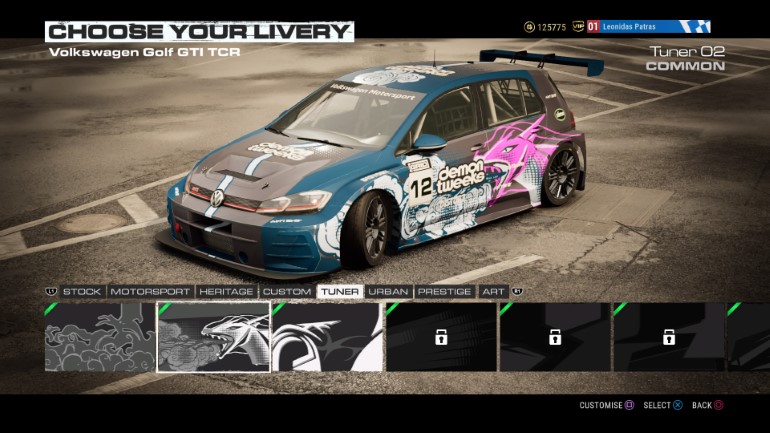Open the Motorsport livery category
The image size is (770, 433).
[150, 291]
